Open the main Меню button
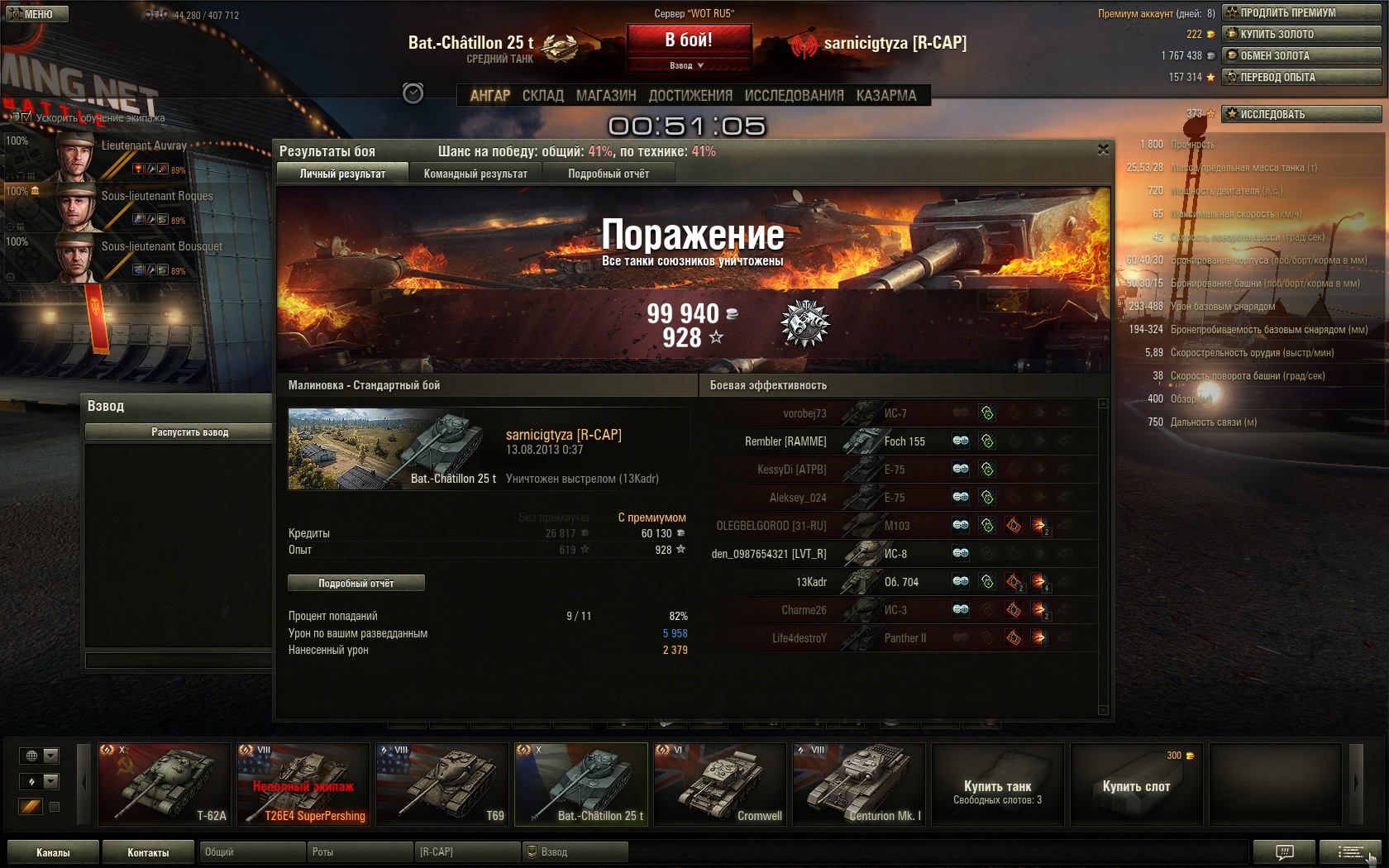The width and height of the screenshot is (1389, 868). (x=37, y=14)
